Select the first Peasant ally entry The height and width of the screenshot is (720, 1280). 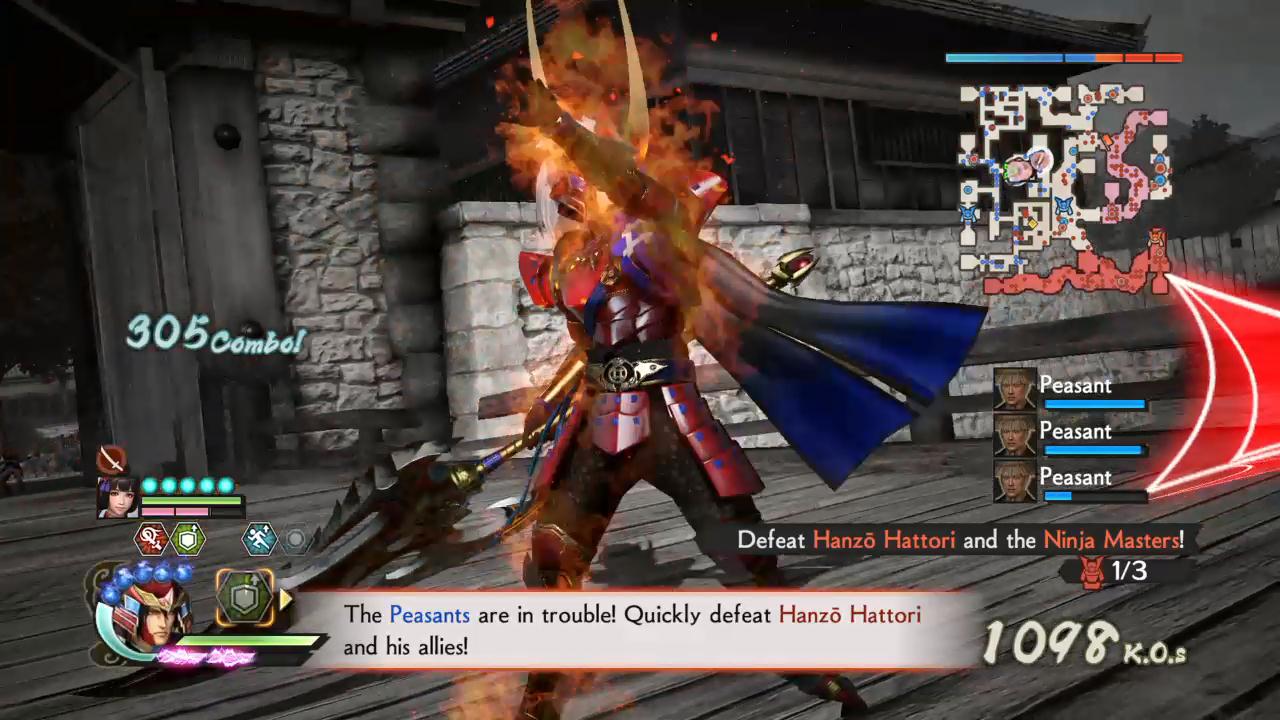[1071, 390]
